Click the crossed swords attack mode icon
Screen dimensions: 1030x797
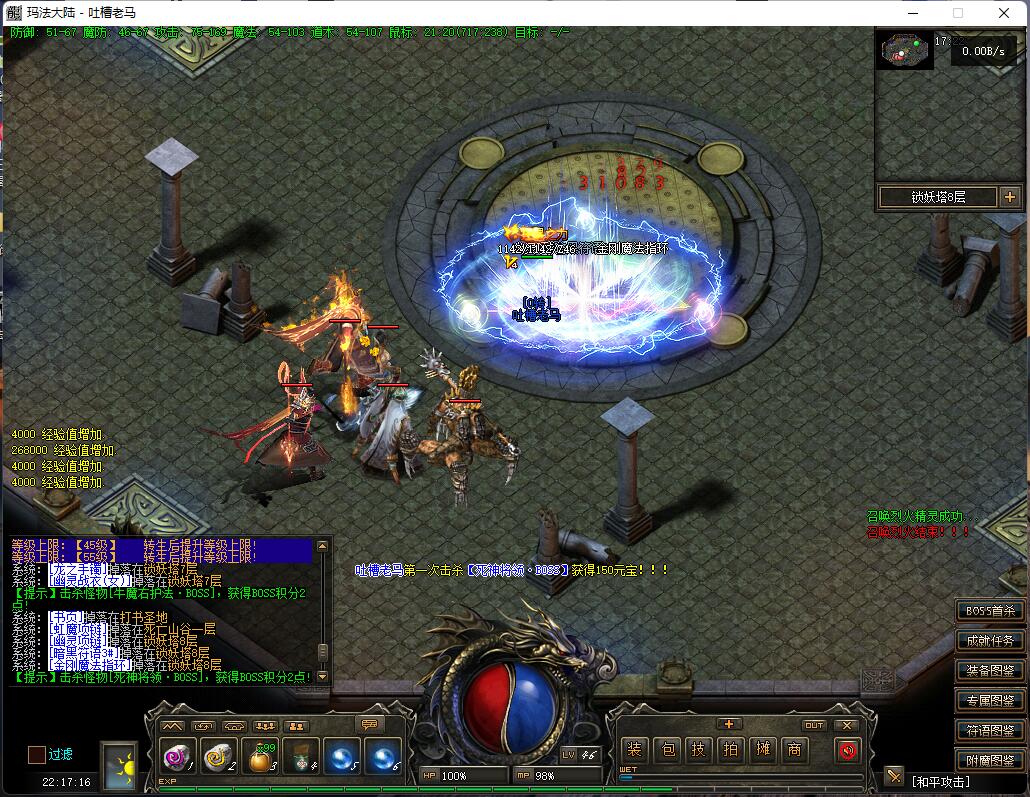[x=893, y=776]
